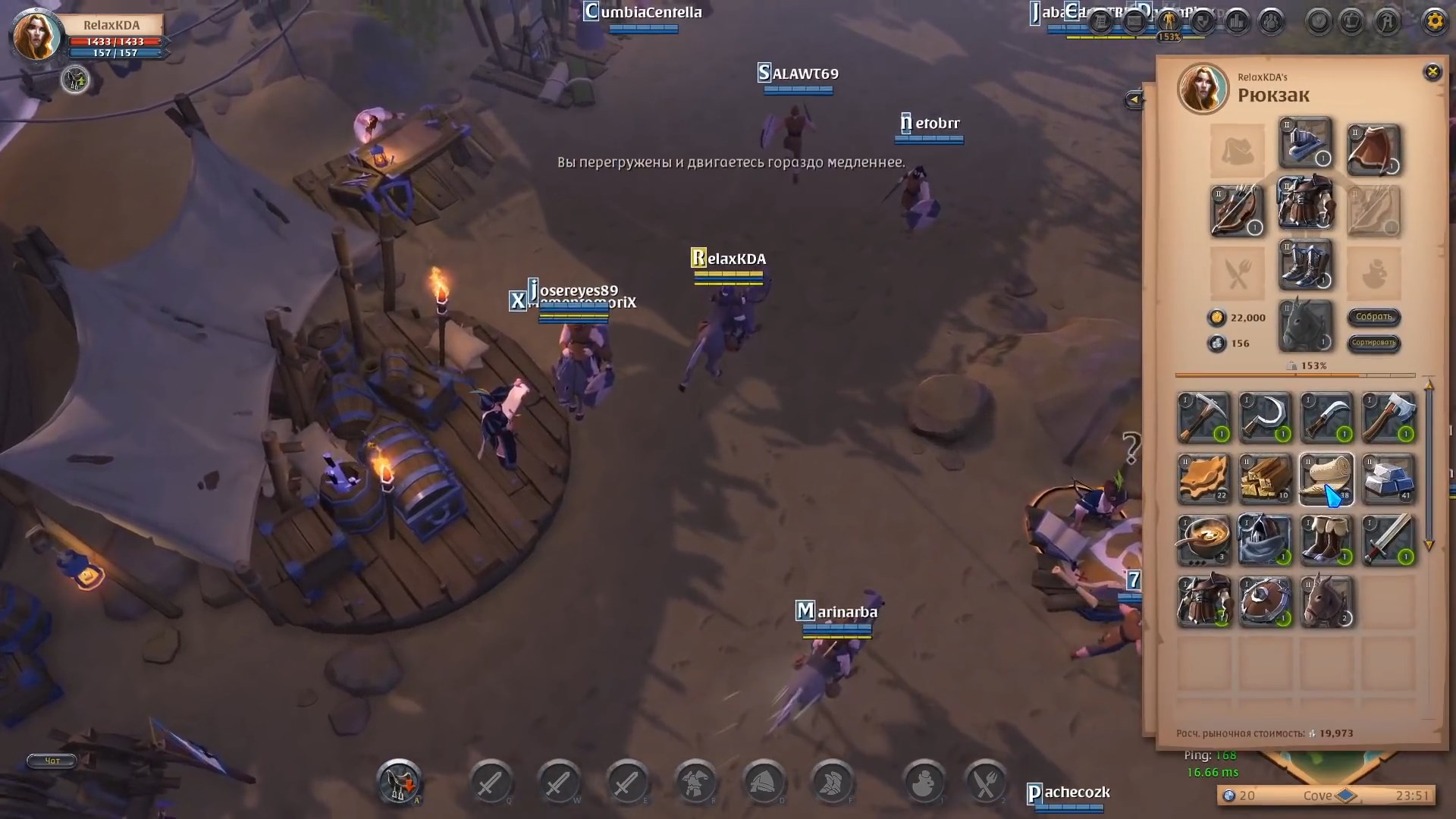Image resolution: width=1456 pixels, height=819 pixels.
Task: Select the steel bars stack in inventory
Action: (x=1389, y=479)
